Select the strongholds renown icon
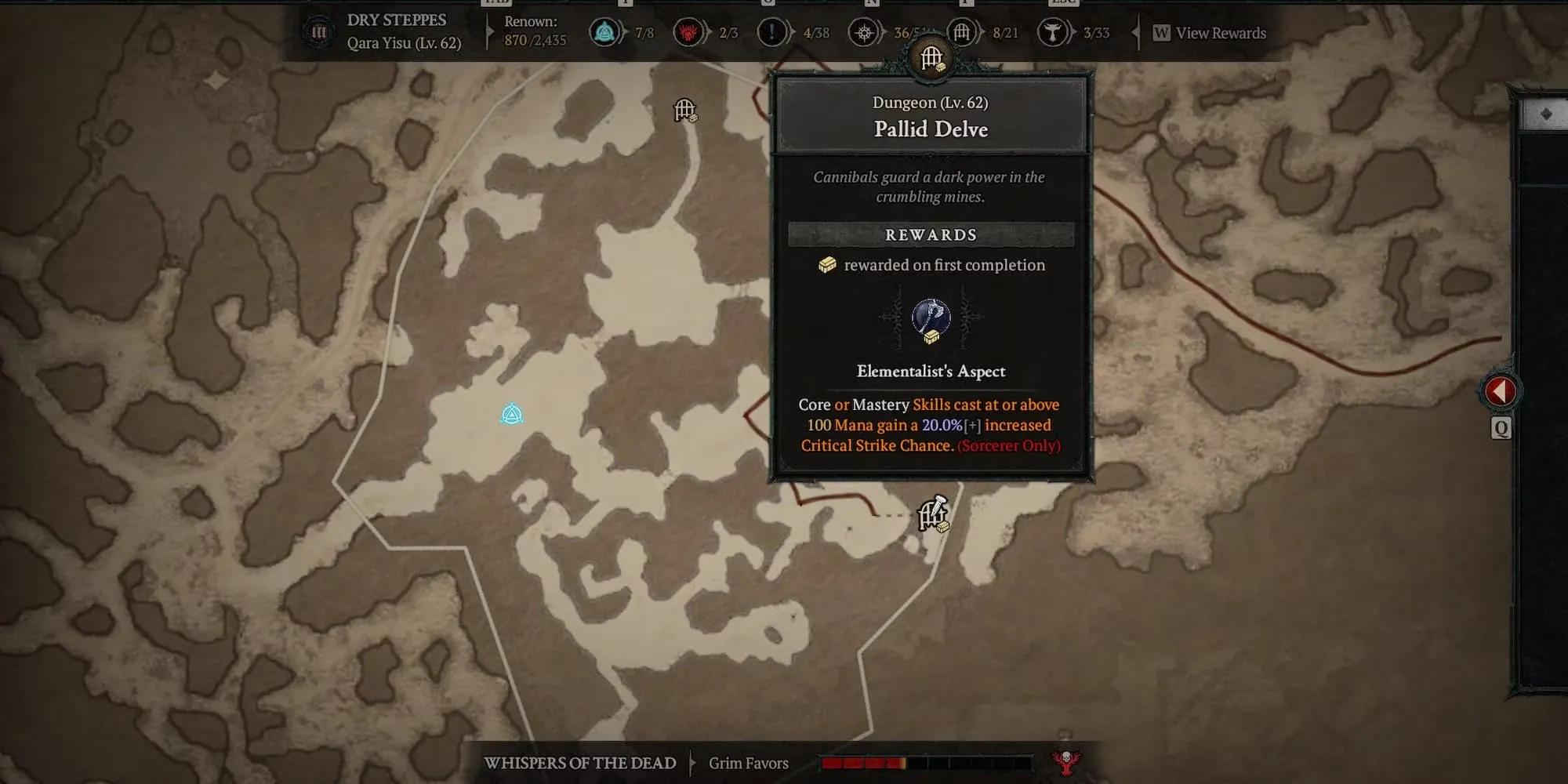 (688, 33)
